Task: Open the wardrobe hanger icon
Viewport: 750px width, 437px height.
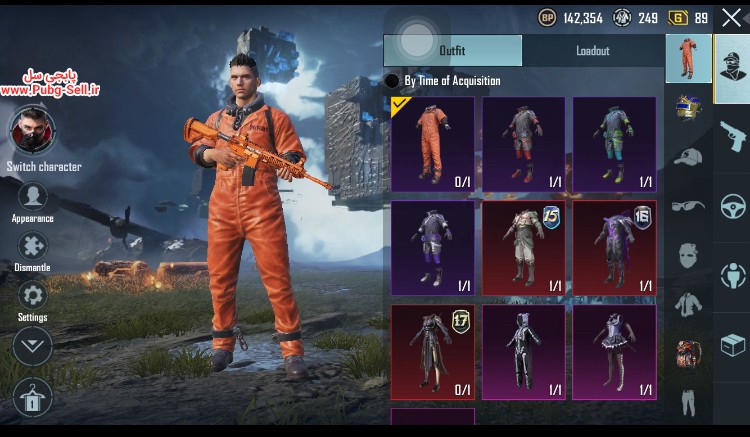Action: pos(33,399)
